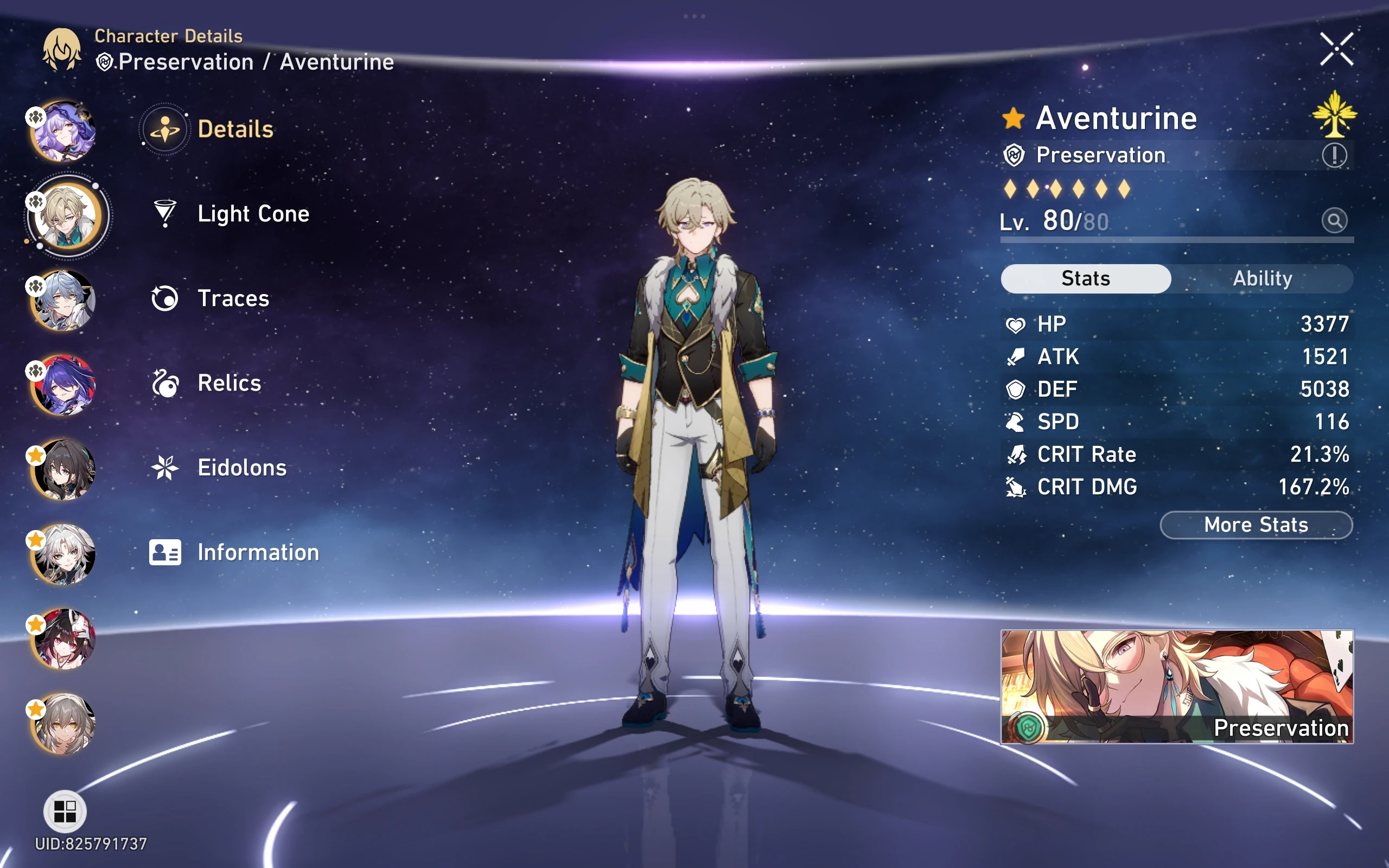Click the magnifier icon beside the level
The height and width of the screenshot is (868, 1389).
[x=1335, y=220]
